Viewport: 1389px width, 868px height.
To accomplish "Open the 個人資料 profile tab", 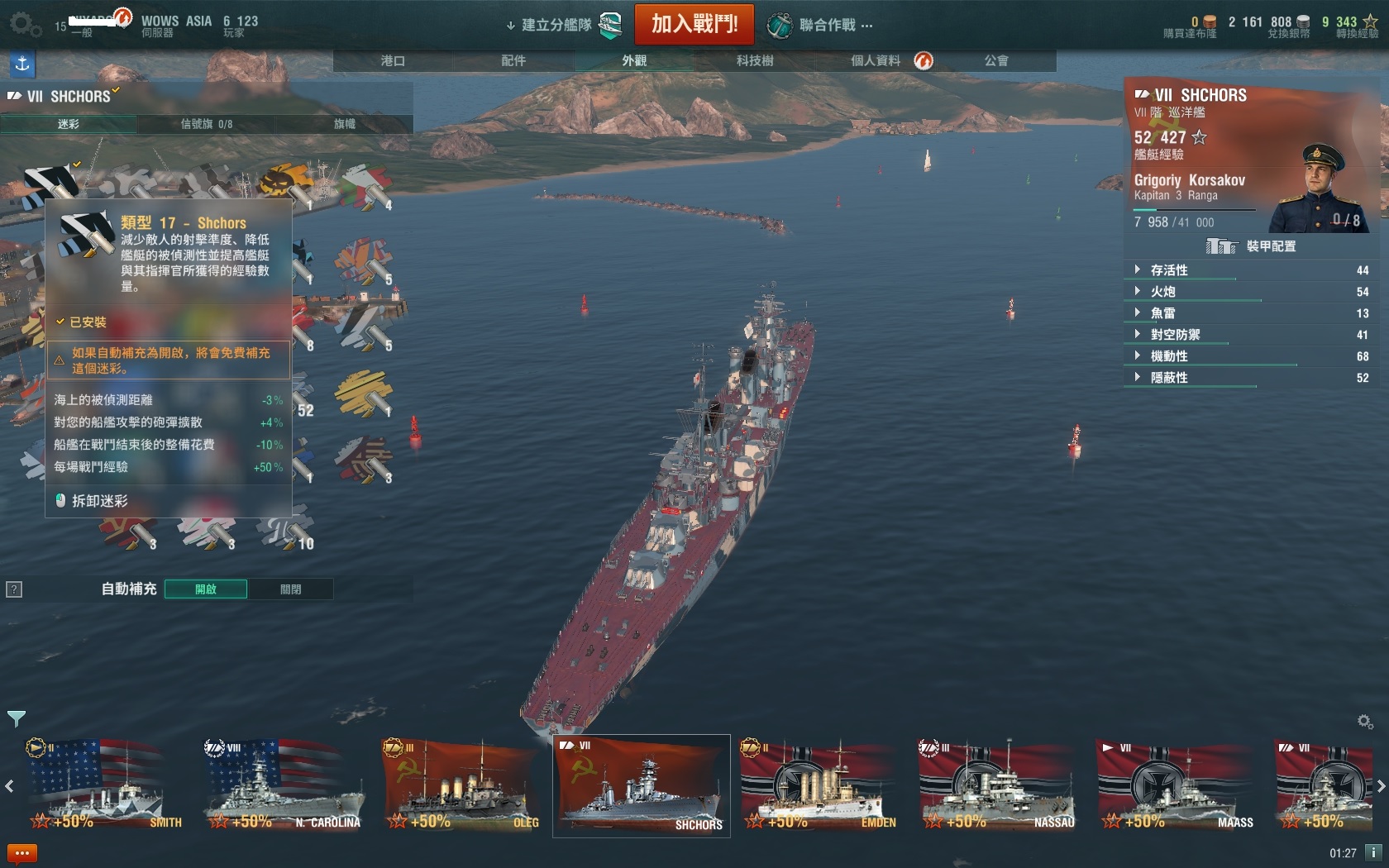I will click(876, 60).
